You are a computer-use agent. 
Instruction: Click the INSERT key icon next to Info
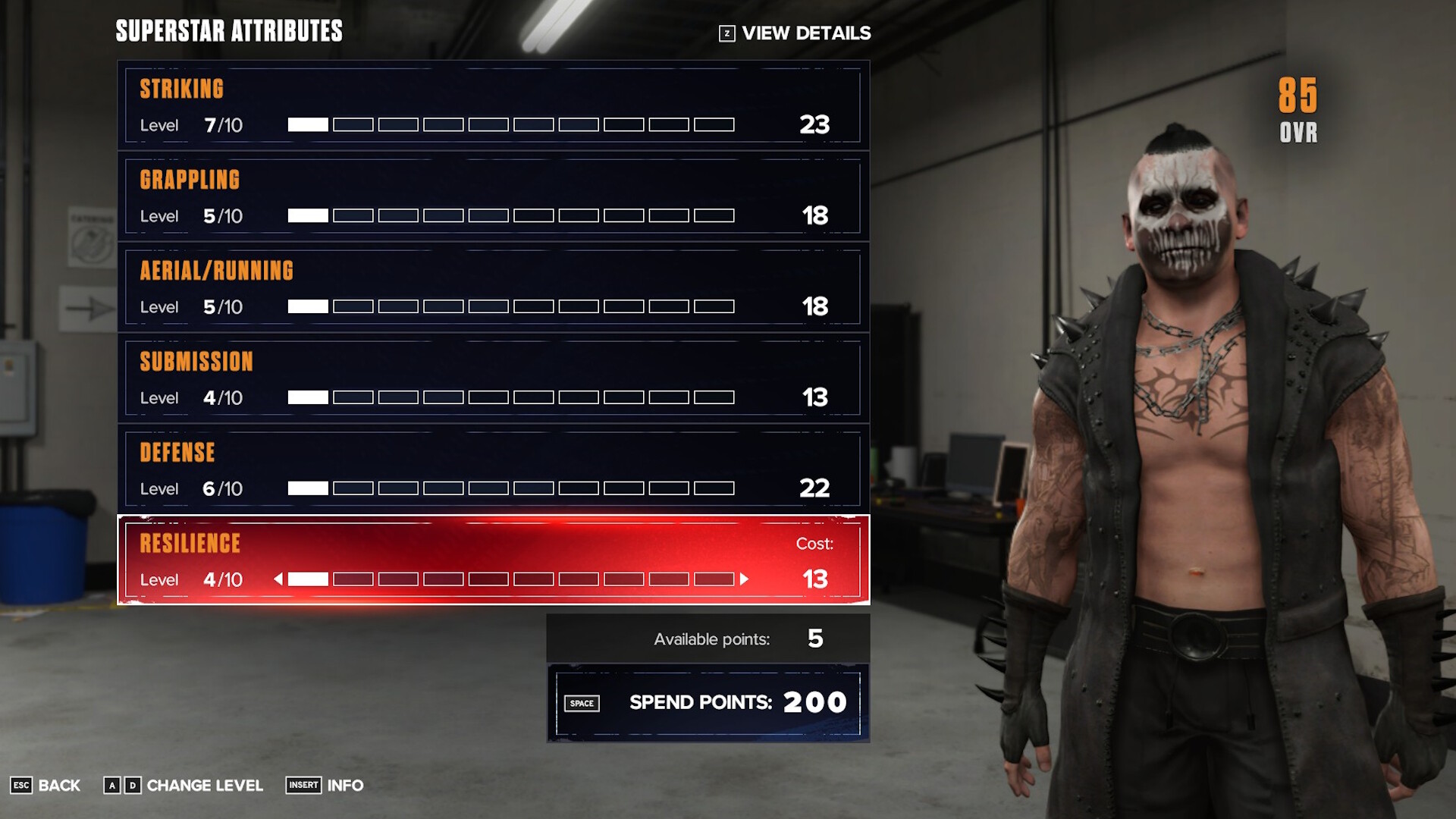303,786
